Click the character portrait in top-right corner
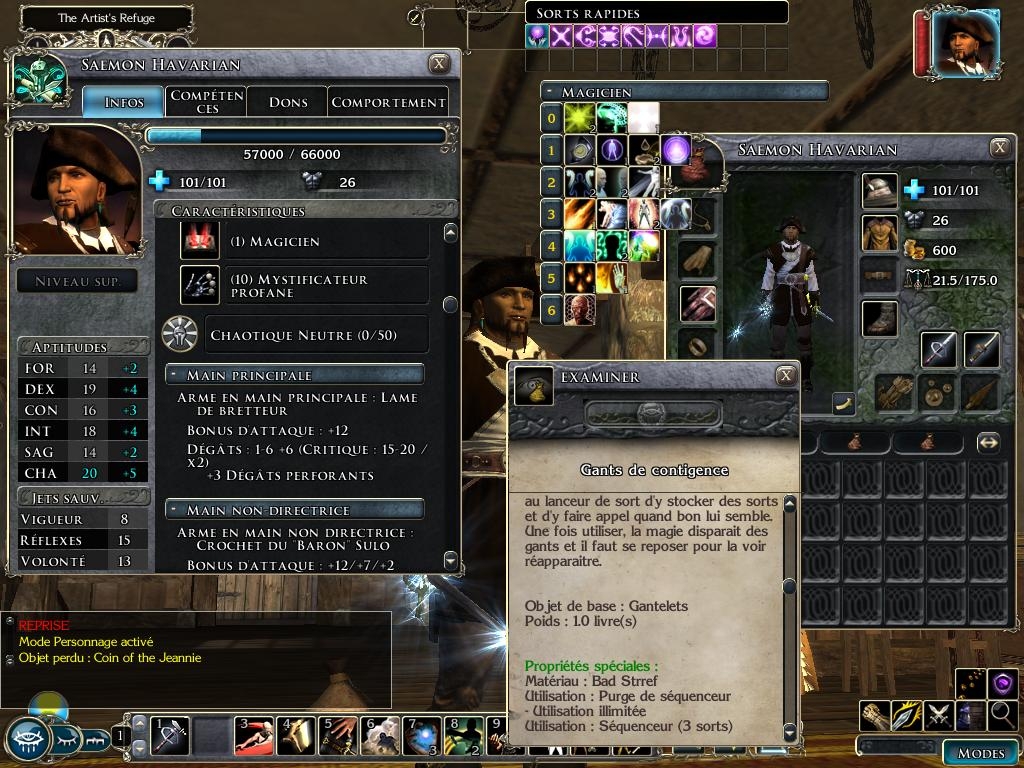 coord(965,43)
